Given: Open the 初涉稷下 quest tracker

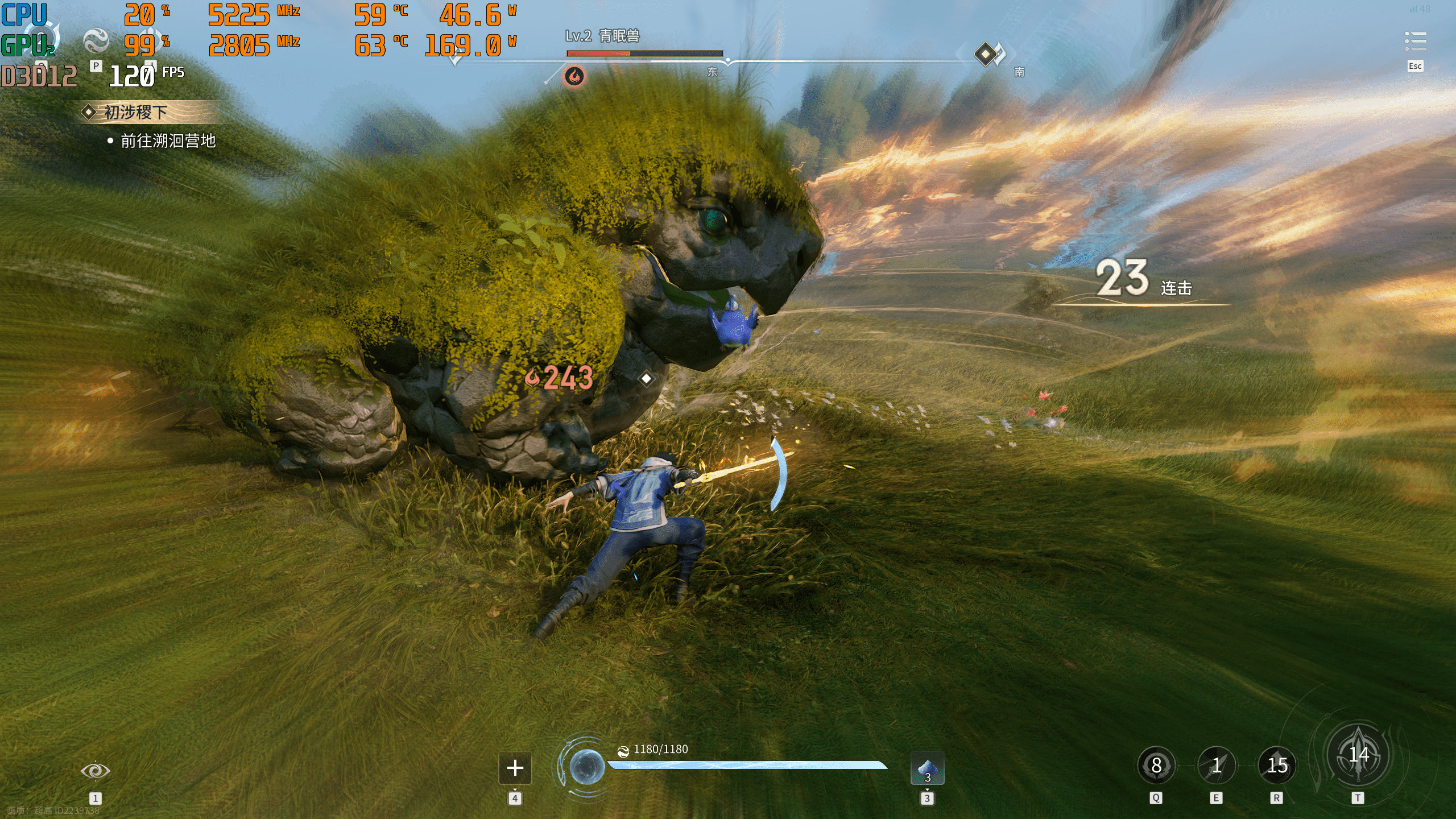Looking at the screenshot, I should click(135, 112).
